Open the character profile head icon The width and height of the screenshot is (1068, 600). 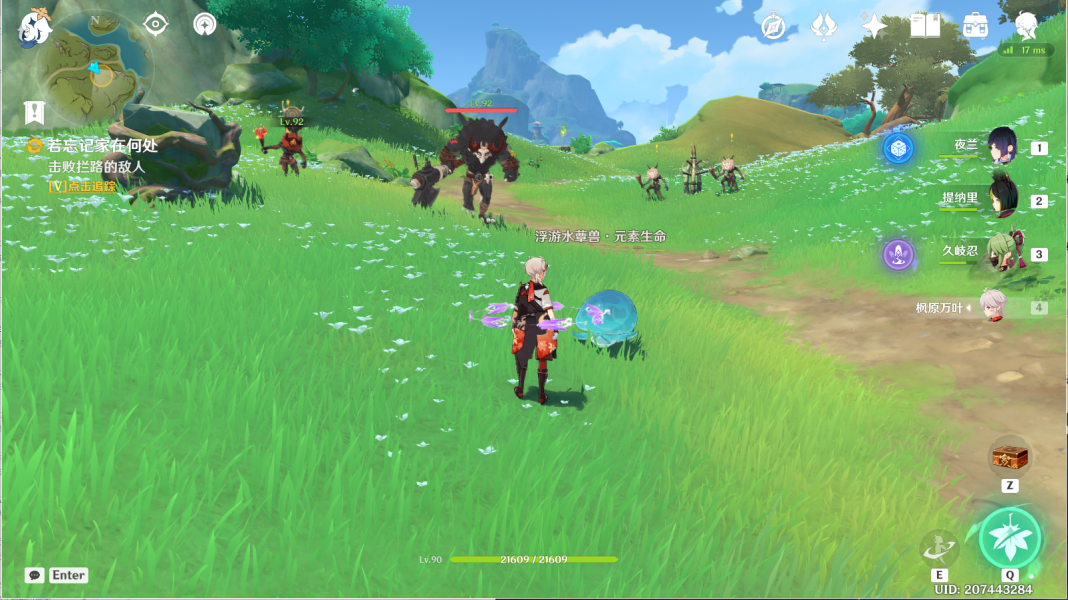coord(1026,25)
